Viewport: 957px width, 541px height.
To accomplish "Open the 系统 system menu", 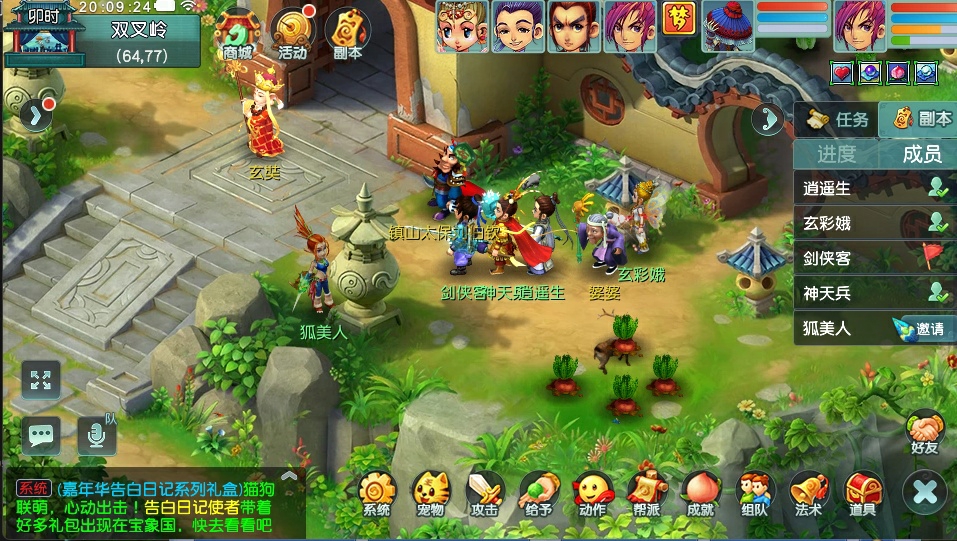I will tap(377, 494).
